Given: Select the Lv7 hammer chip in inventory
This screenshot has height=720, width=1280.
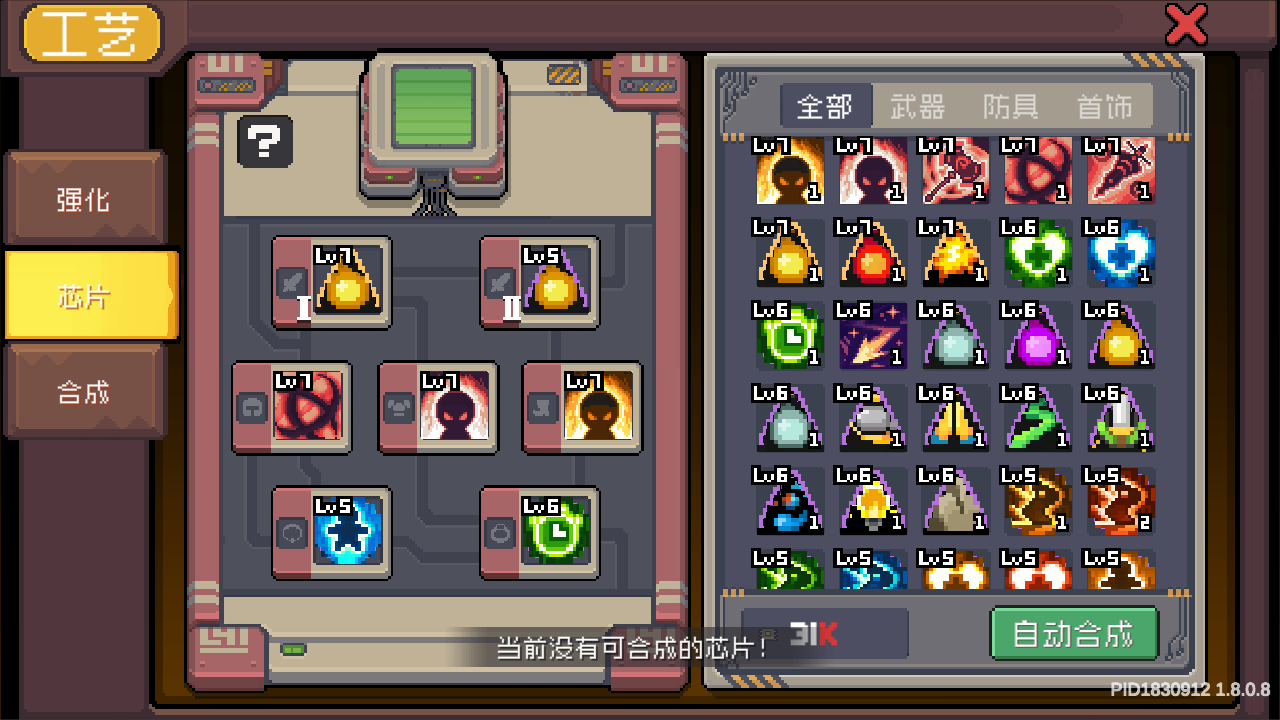Looking at the screenshot, I should pos(955,172).
